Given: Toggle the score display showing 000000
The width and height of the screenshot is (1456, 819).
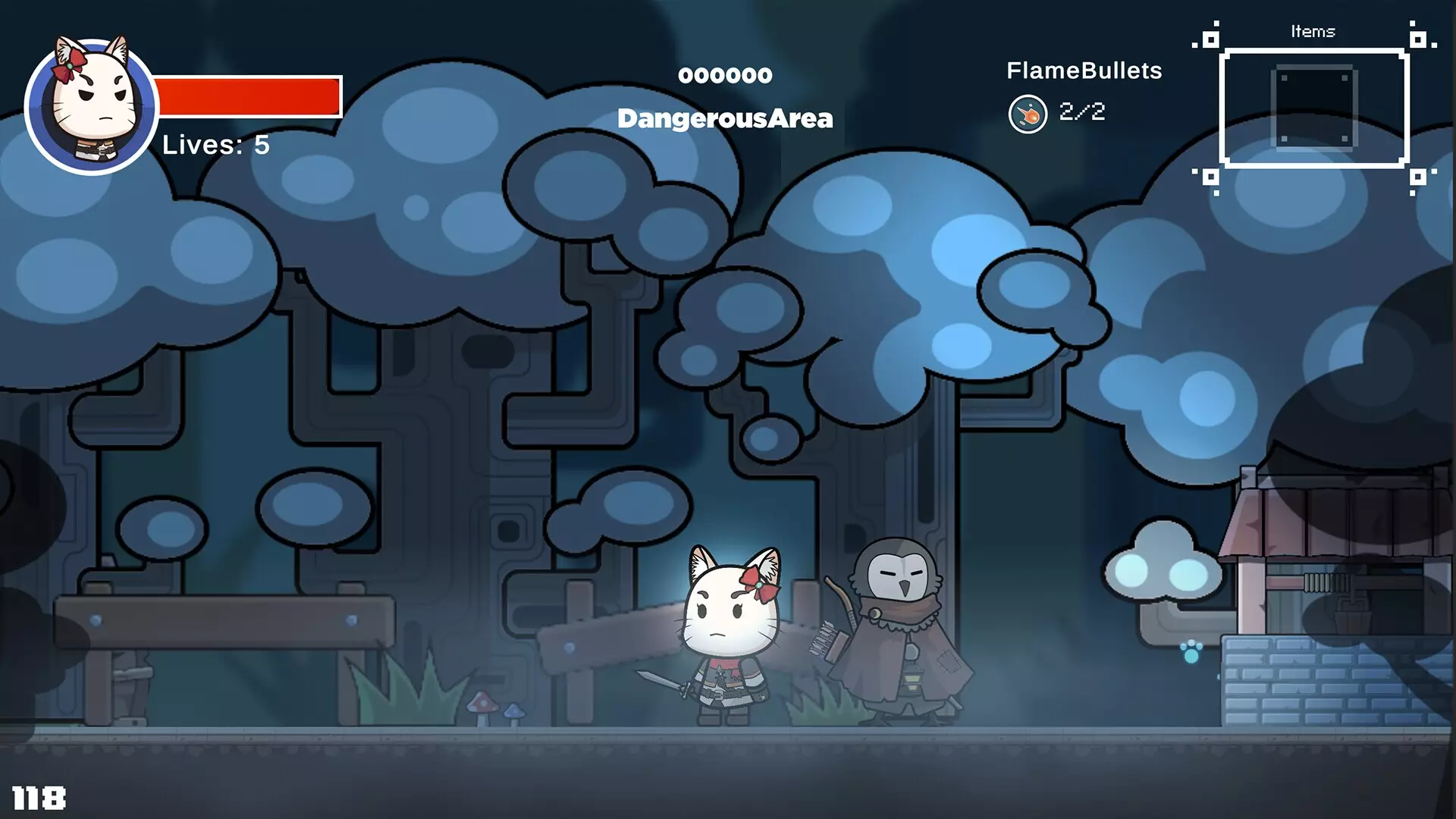Looking at the screenshot, I should point(726,74).
